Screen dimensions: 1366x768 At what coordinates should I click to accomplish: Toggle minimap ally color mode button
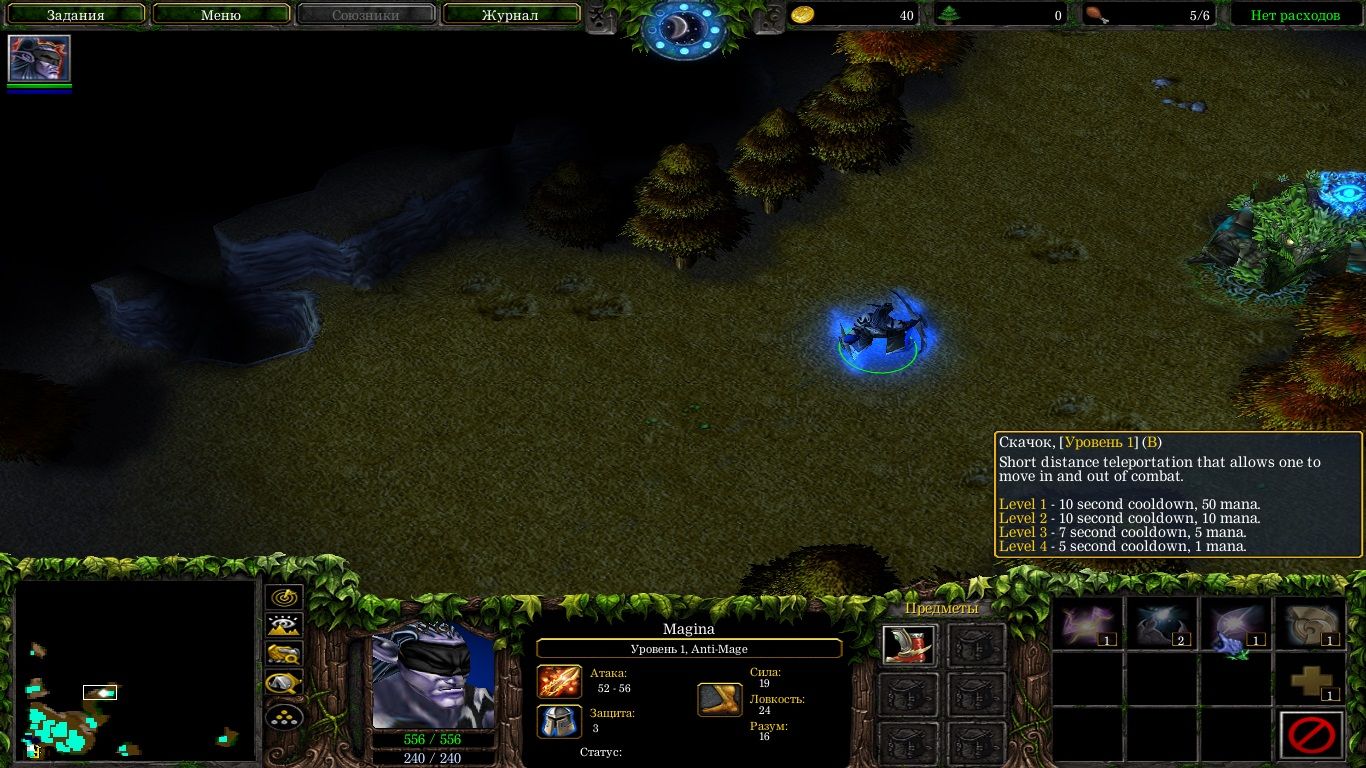(x=285, y=655)
